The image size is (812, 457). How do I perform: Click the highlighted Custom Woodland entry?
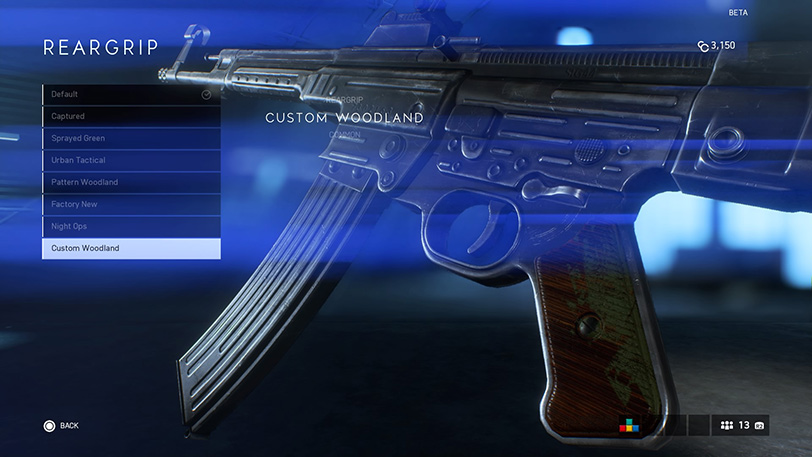pos(130,248)
